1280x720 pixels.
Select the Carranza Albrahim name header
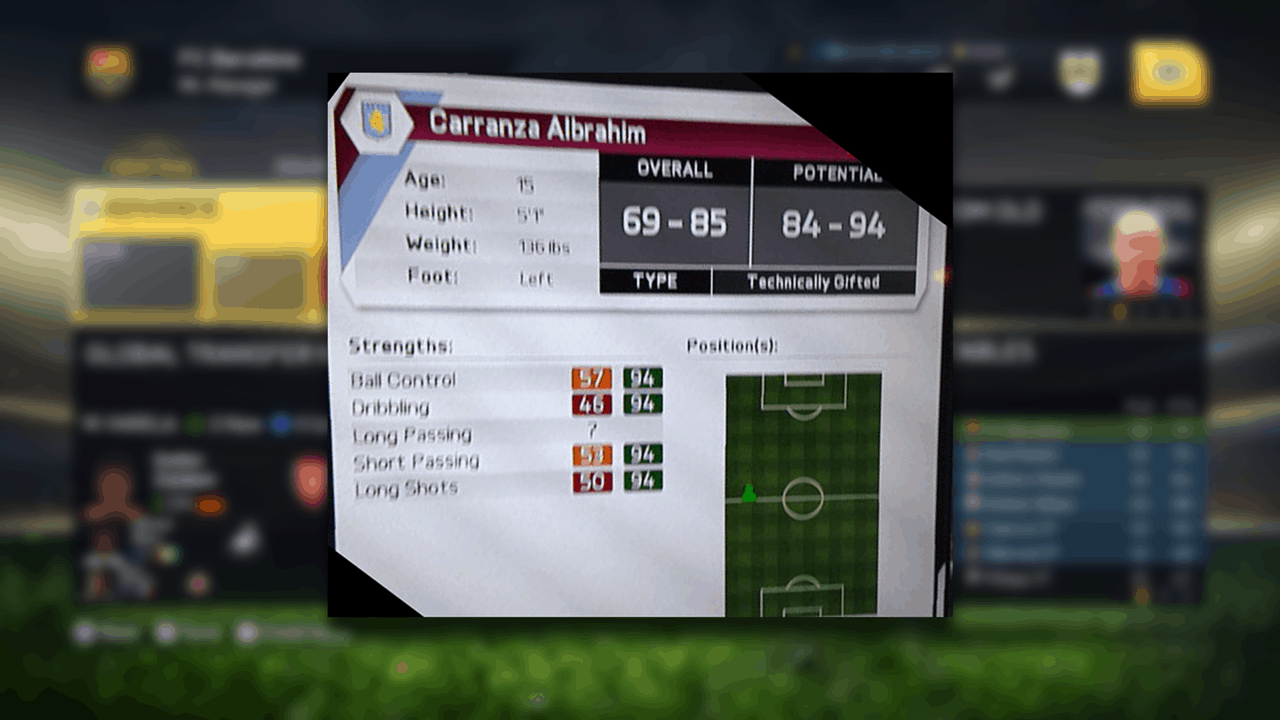pos(537,127)
